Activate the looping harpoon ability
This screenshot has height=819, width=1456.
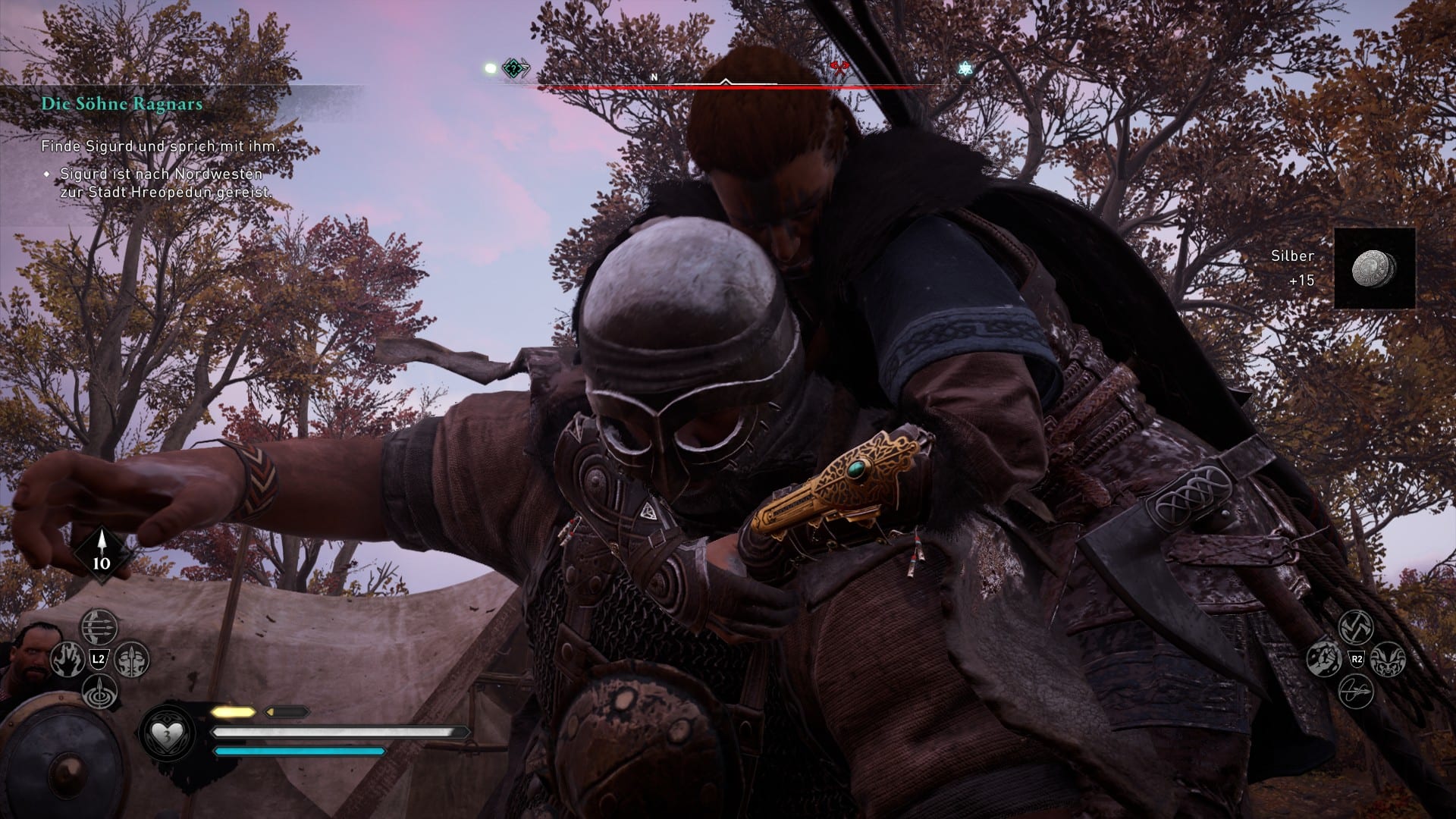click(1356, 692)
